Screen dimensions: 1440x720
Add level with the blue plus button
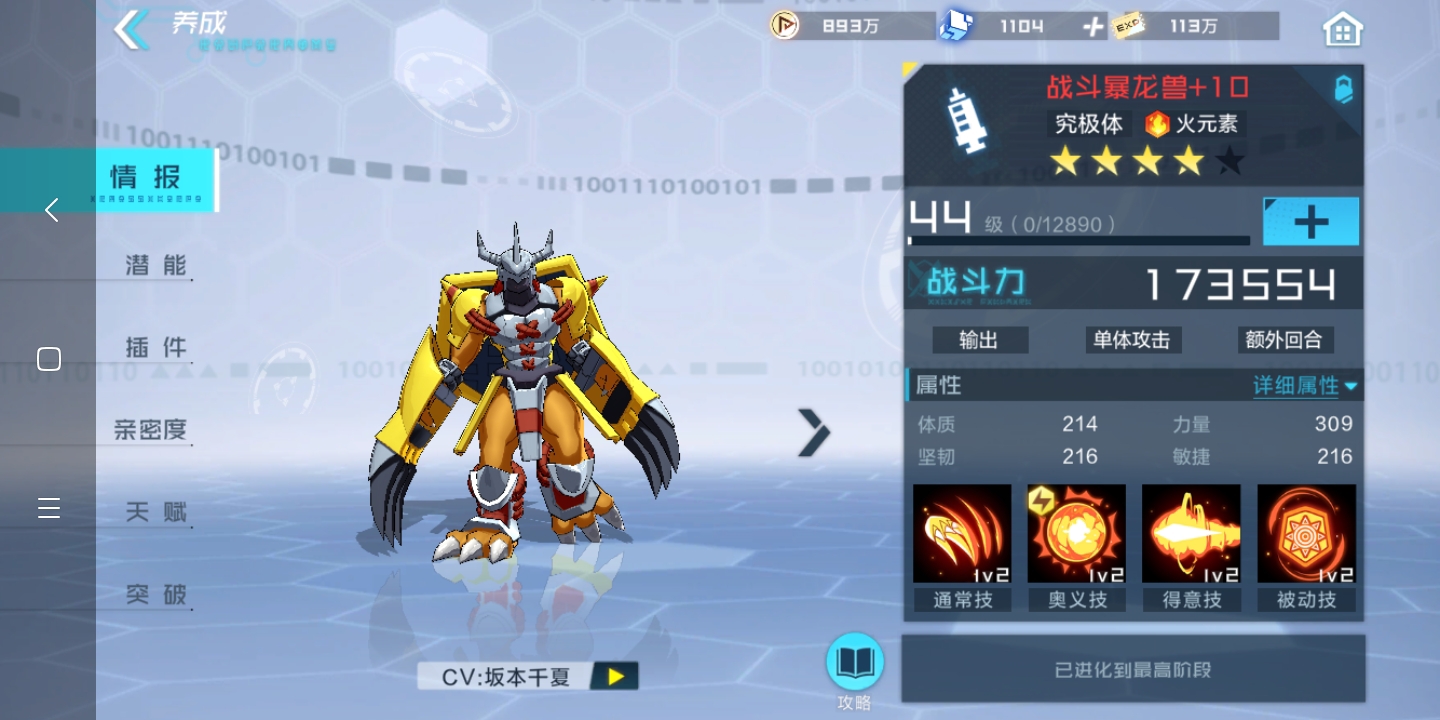(1310, 222)
